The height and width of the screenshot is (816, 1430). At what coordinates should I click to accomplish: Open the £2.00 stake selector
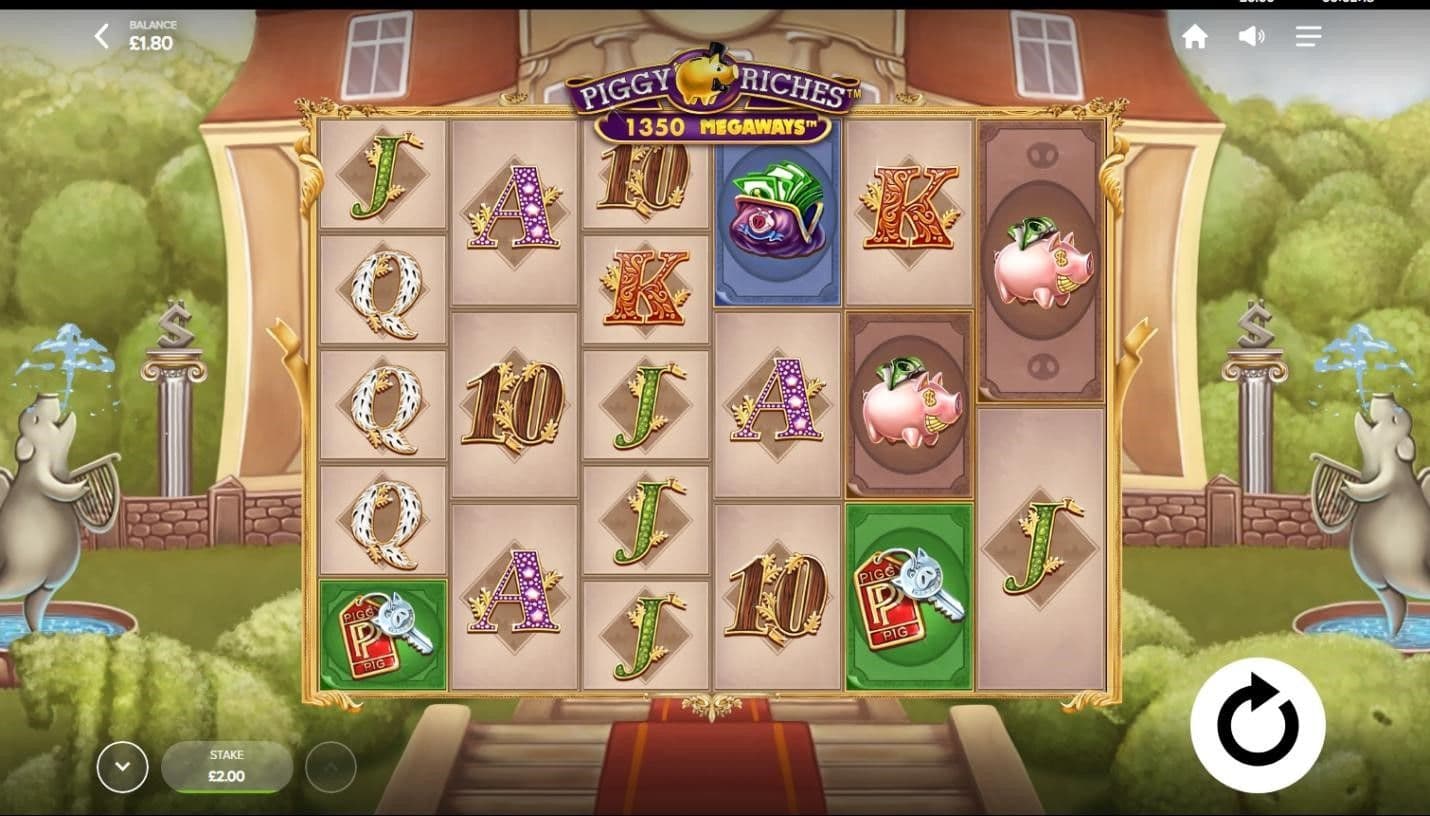point(226,767)
